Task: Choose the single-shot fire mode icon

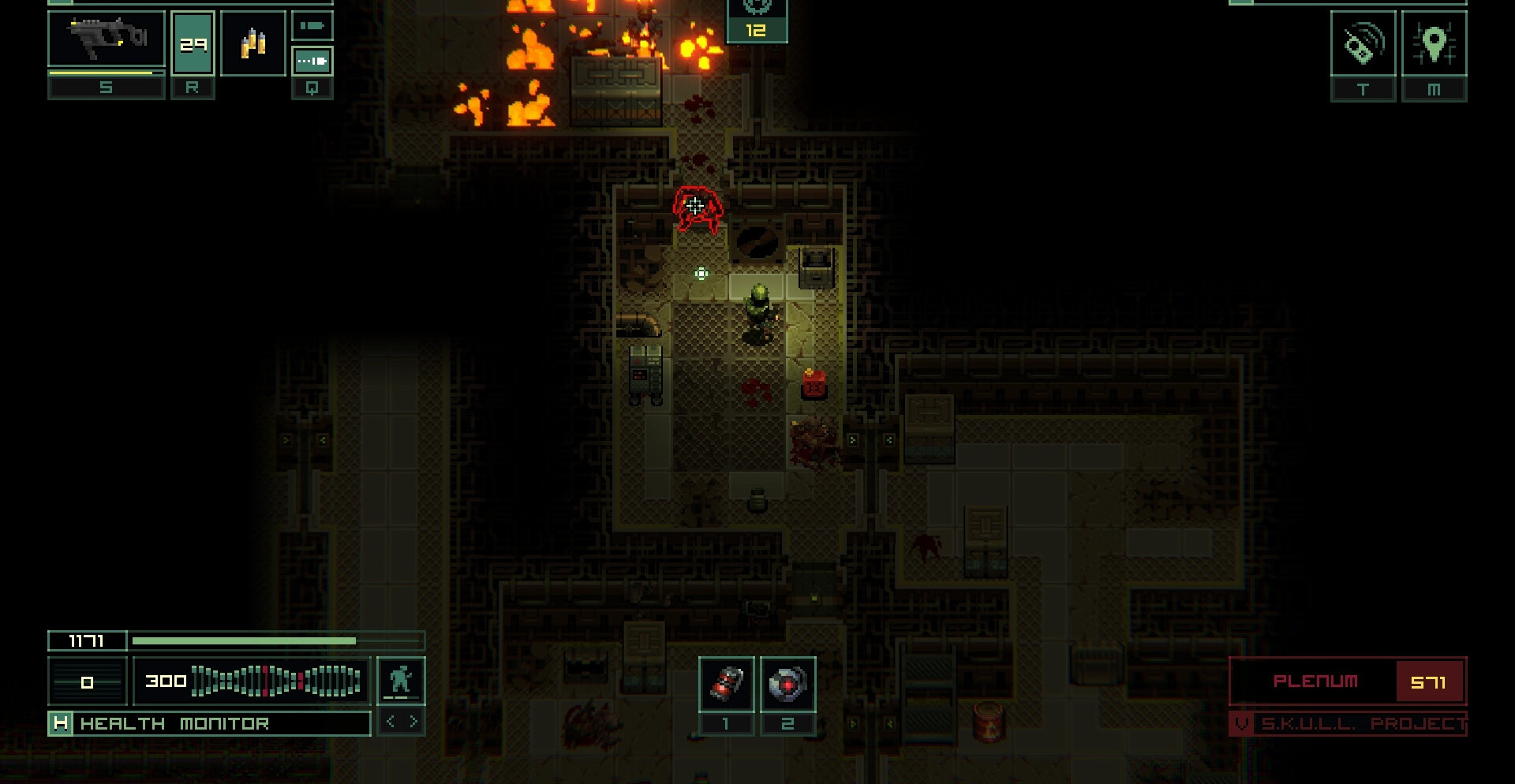Action: coord(312,26)
